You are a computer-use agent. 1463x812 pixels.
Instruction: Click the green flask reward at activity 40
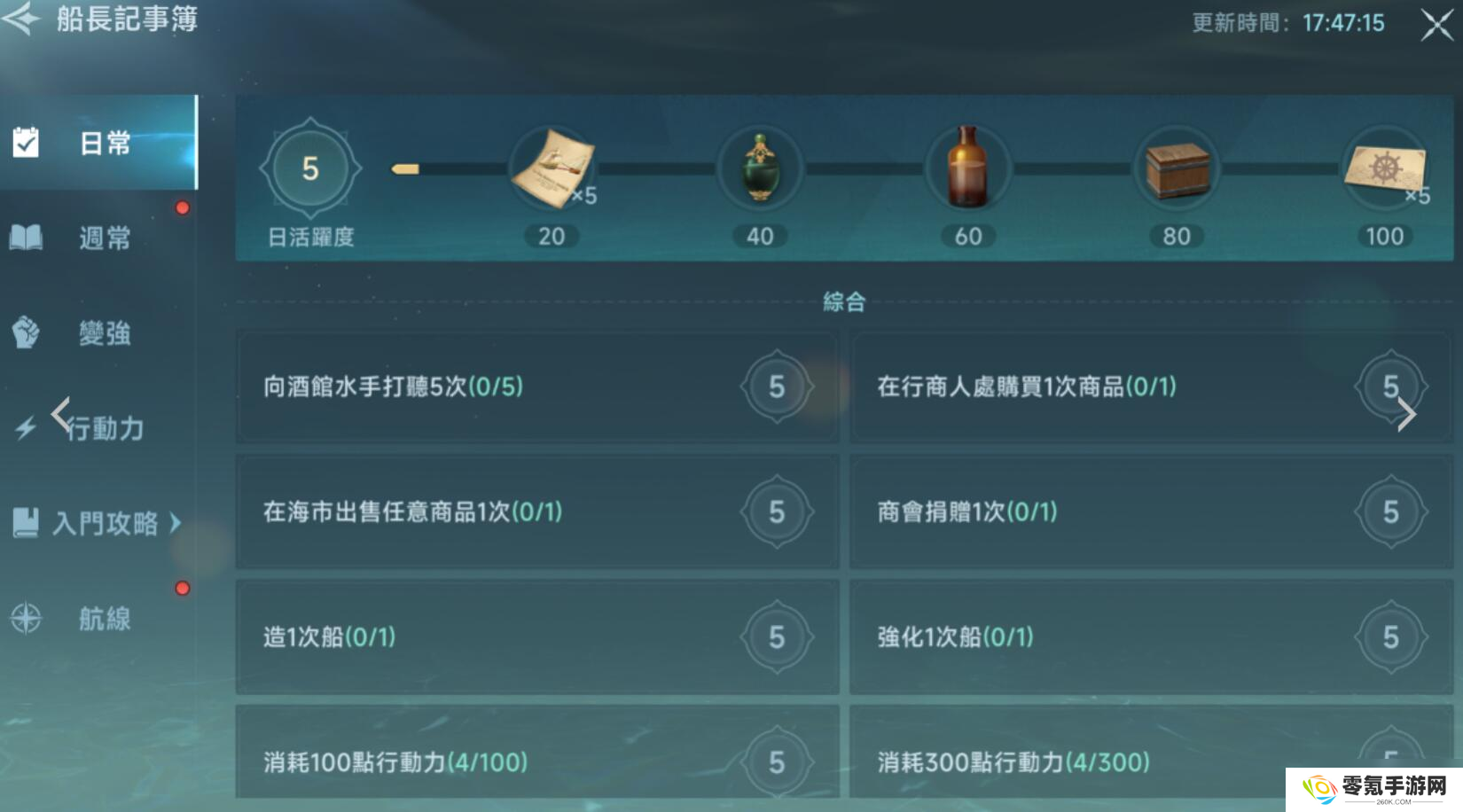click(x=760, y=168)
